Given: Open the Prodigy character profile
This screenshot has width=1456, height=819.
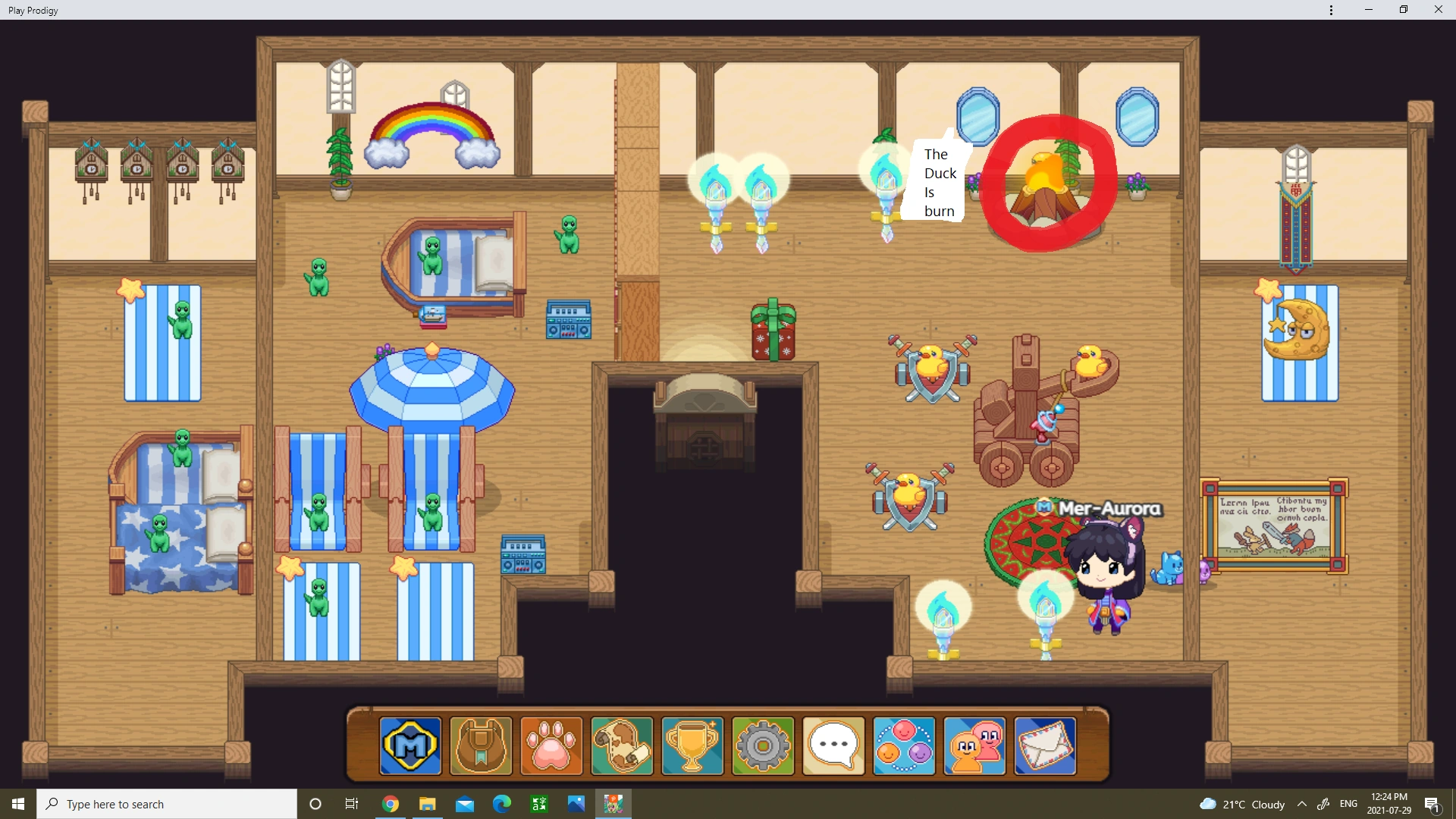Looking at the screenshot, I should point(409,747).
